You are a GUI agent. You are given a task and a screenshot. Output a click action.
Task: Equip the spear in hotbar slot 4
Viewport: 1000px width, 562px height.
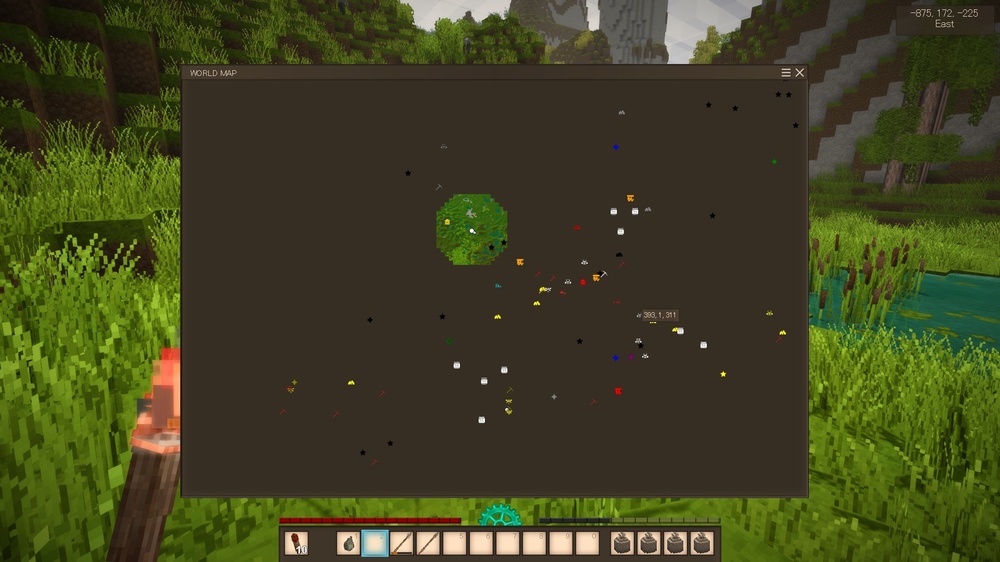pos(427,543)
